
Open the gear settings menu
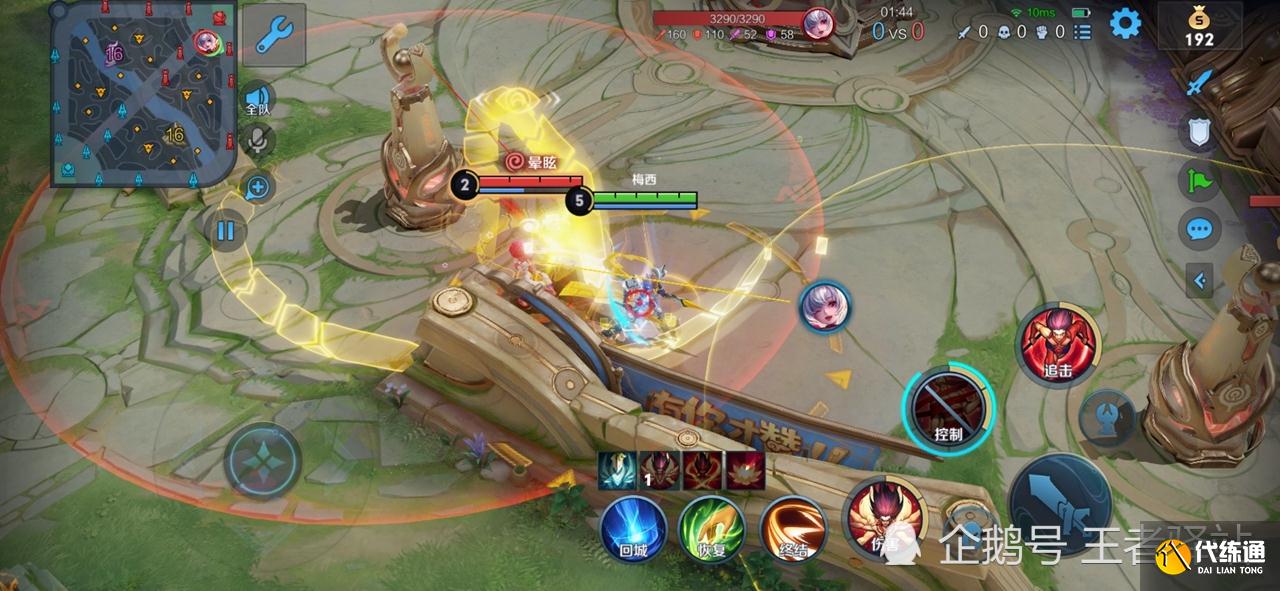[1125, 23]
